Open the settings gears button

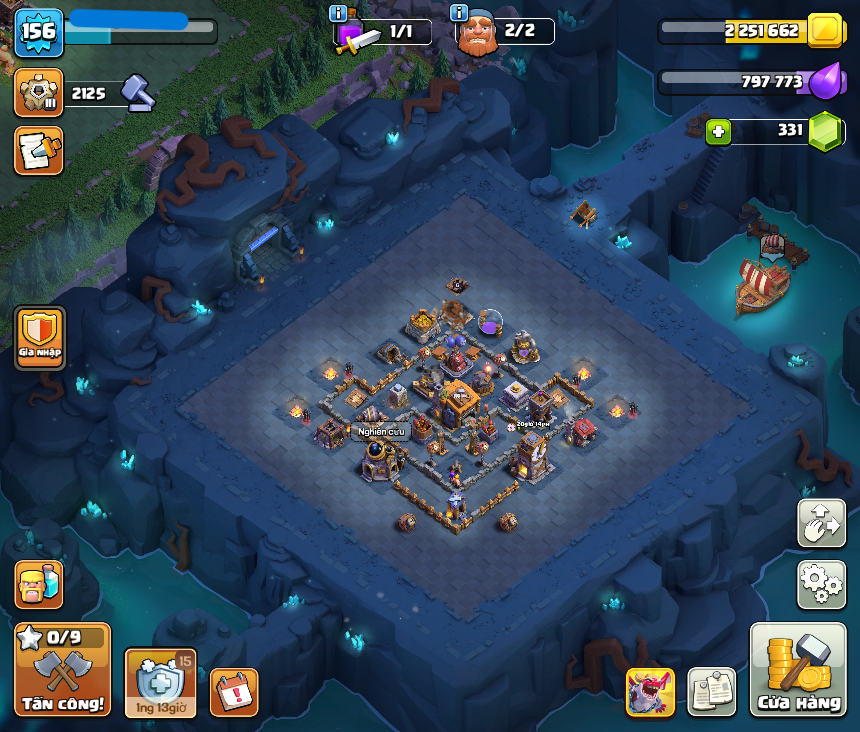coord(821,584)
